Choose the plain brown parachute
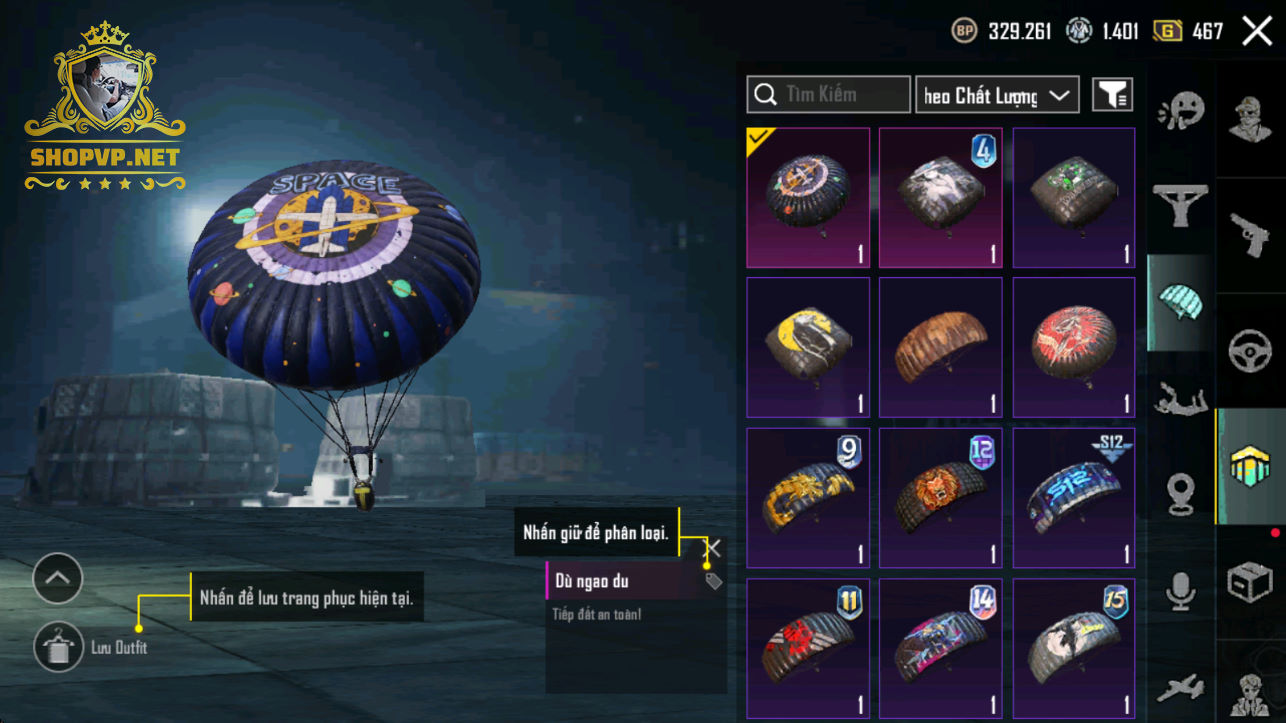Image resolution: width=1286 pixels, height=723 pixels. pyautogui.click(x=940, y=347)
